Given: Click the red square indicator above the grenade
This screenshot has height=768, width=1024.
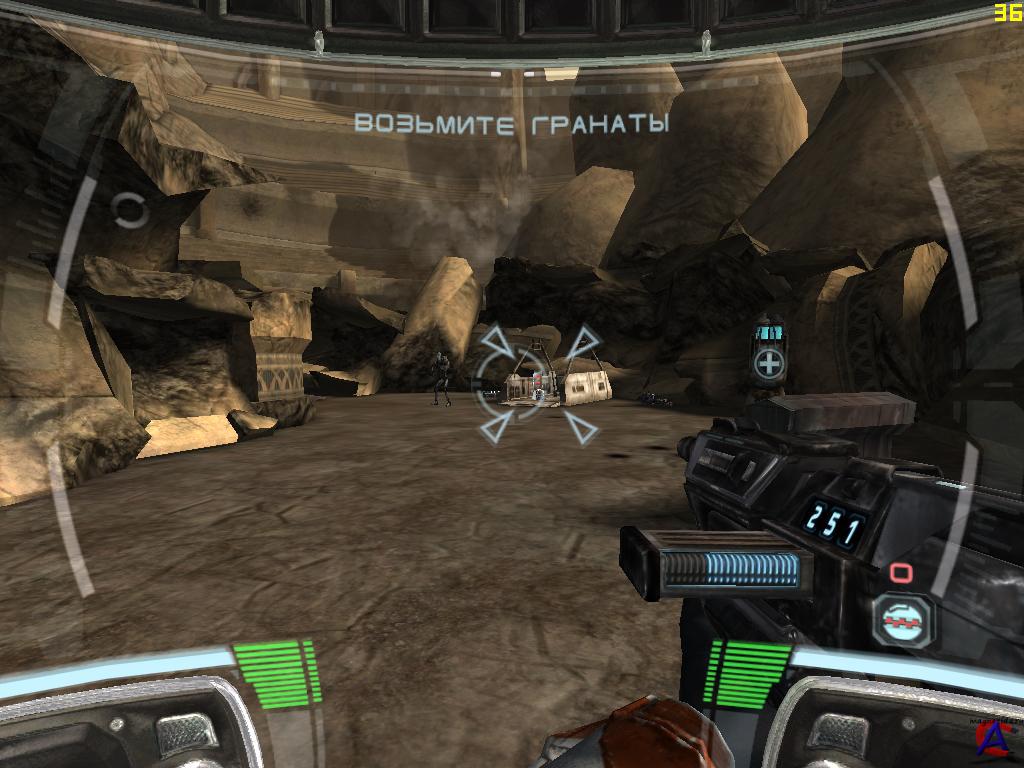Looking at the screenshot, I should 900,572.
